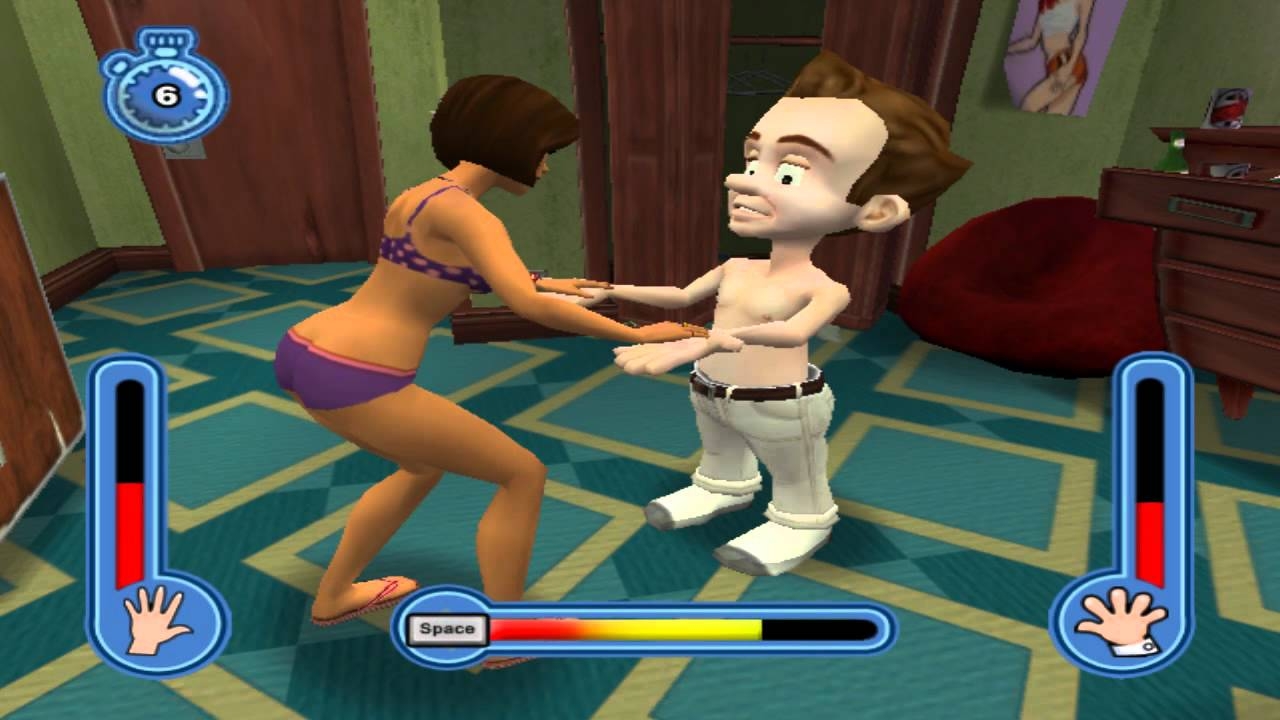The image size is (1280, 720).
Task: Click the bare hand icon under the left meter
Action: coord(154,620)
